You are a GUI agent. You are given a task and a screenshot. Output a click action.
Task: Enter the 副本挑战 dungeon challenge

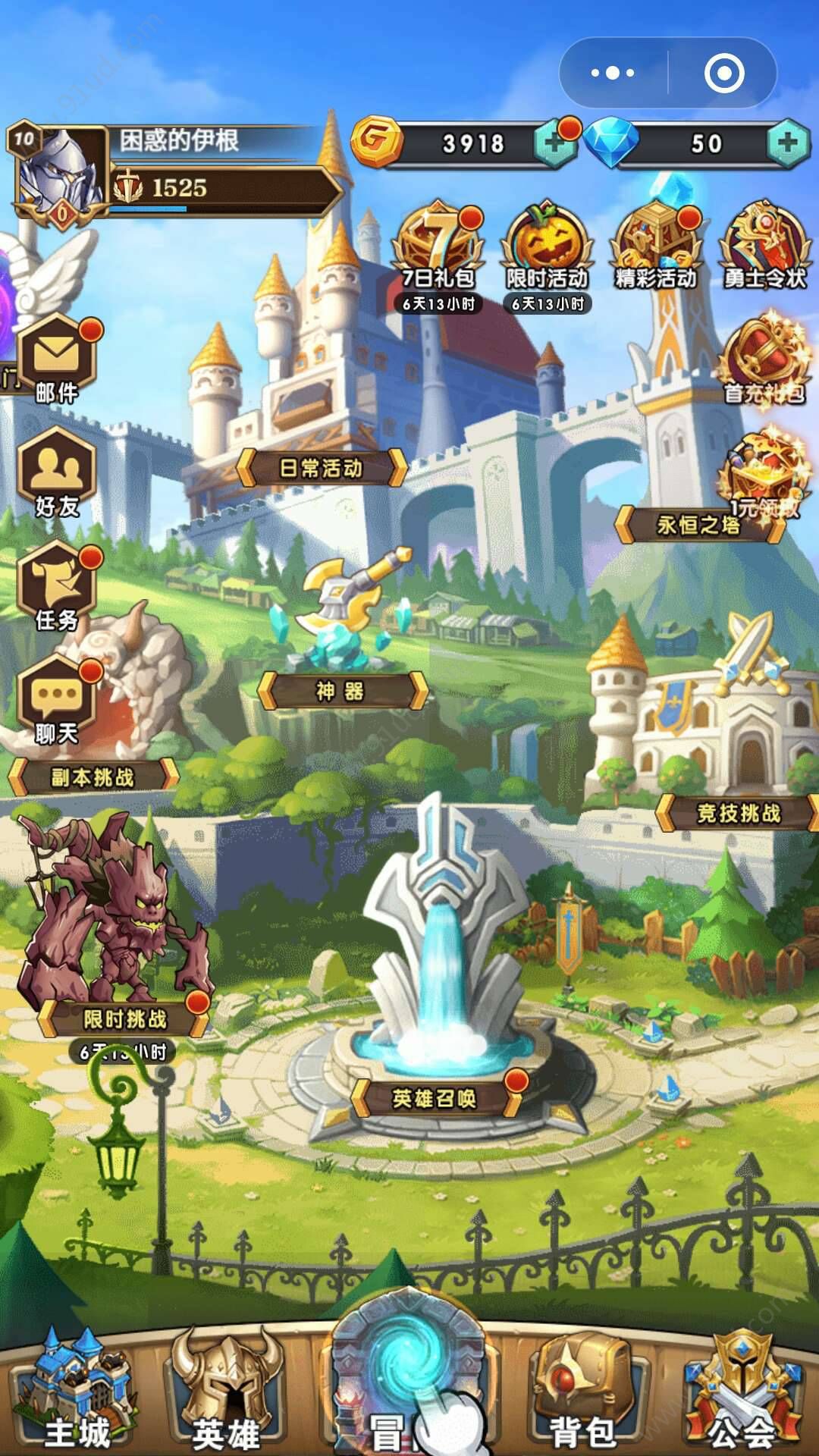point(93,777)
